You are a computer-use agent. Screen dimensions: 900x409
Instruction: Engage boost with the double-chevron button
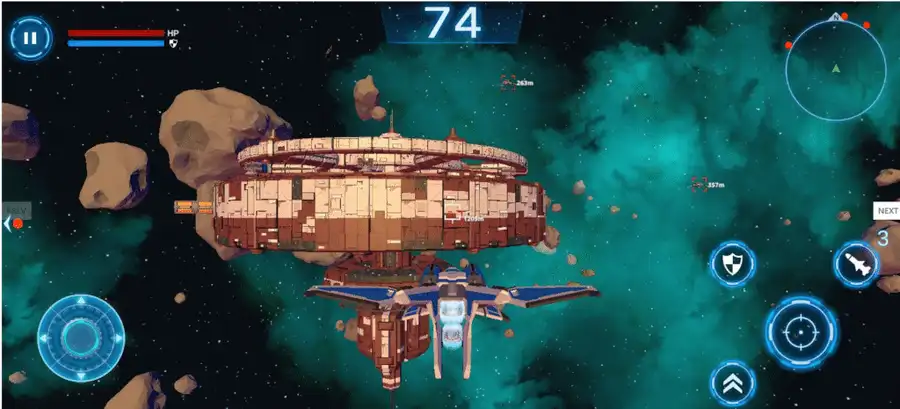(x=733, y=383)
